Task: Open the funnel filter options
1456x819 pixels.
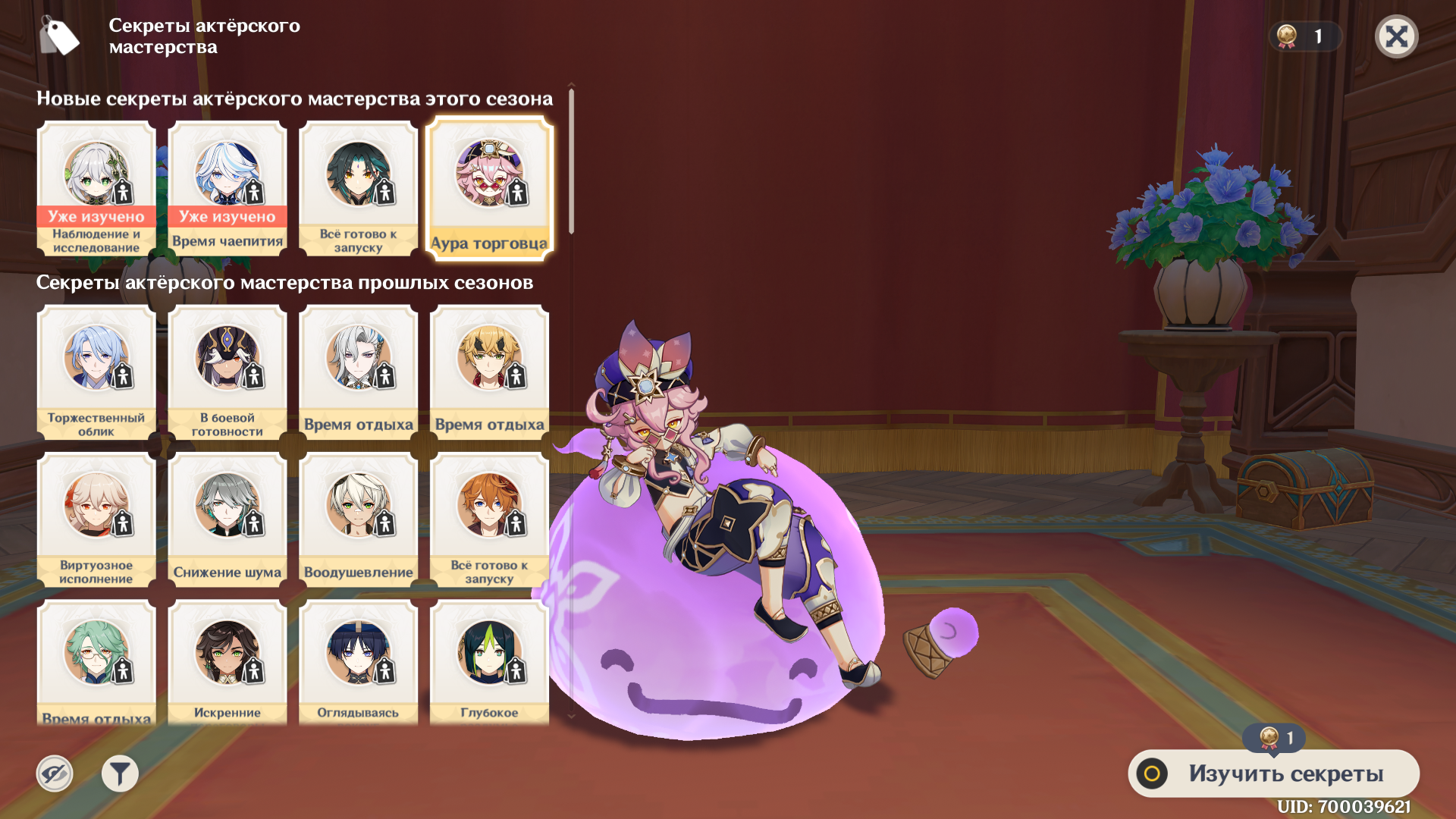Action: (120, 773)
